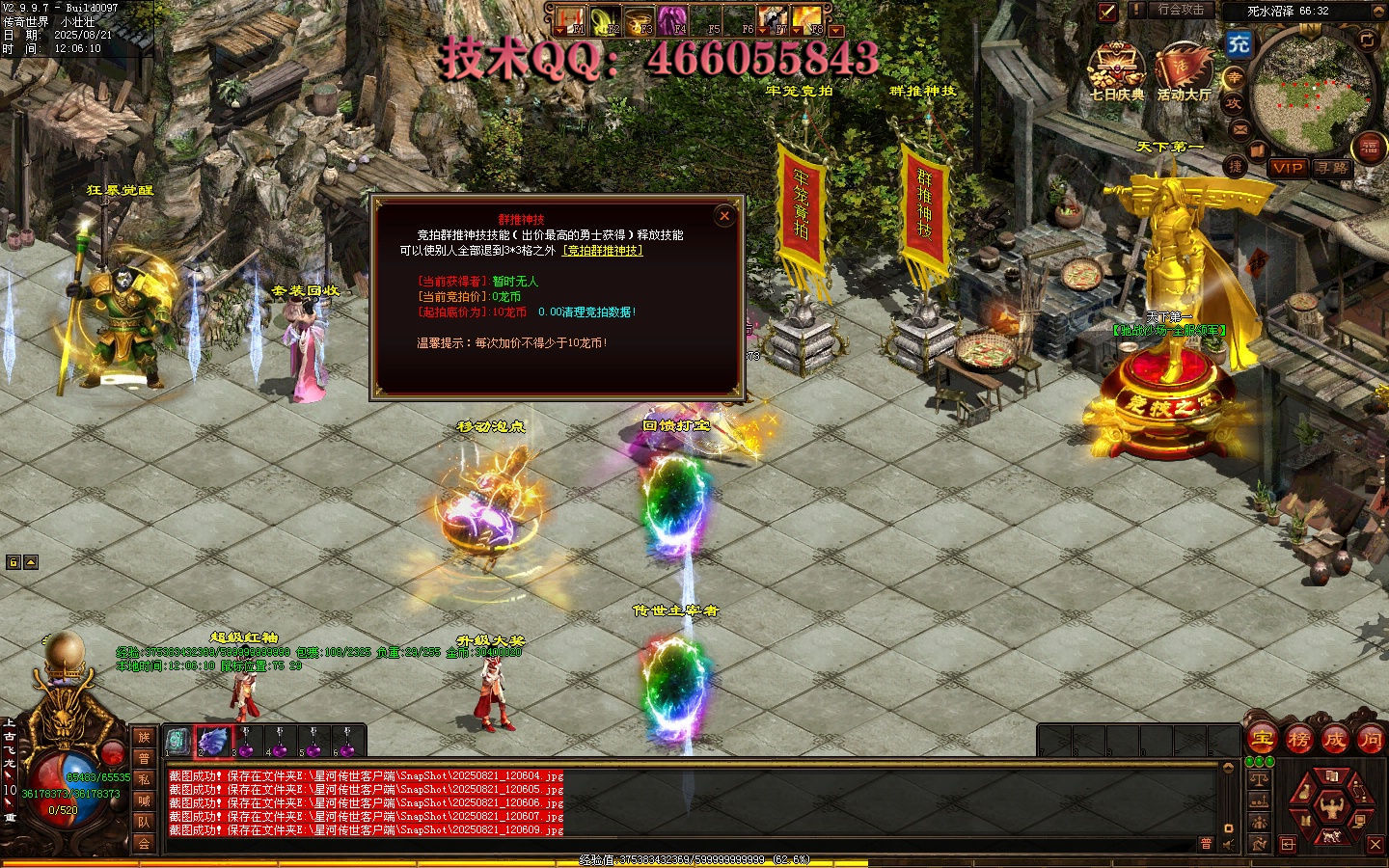Open the VIP panel
The height and width of the screenshot is (868, 1389).
pyautogui.click(x=1288, y=168)
